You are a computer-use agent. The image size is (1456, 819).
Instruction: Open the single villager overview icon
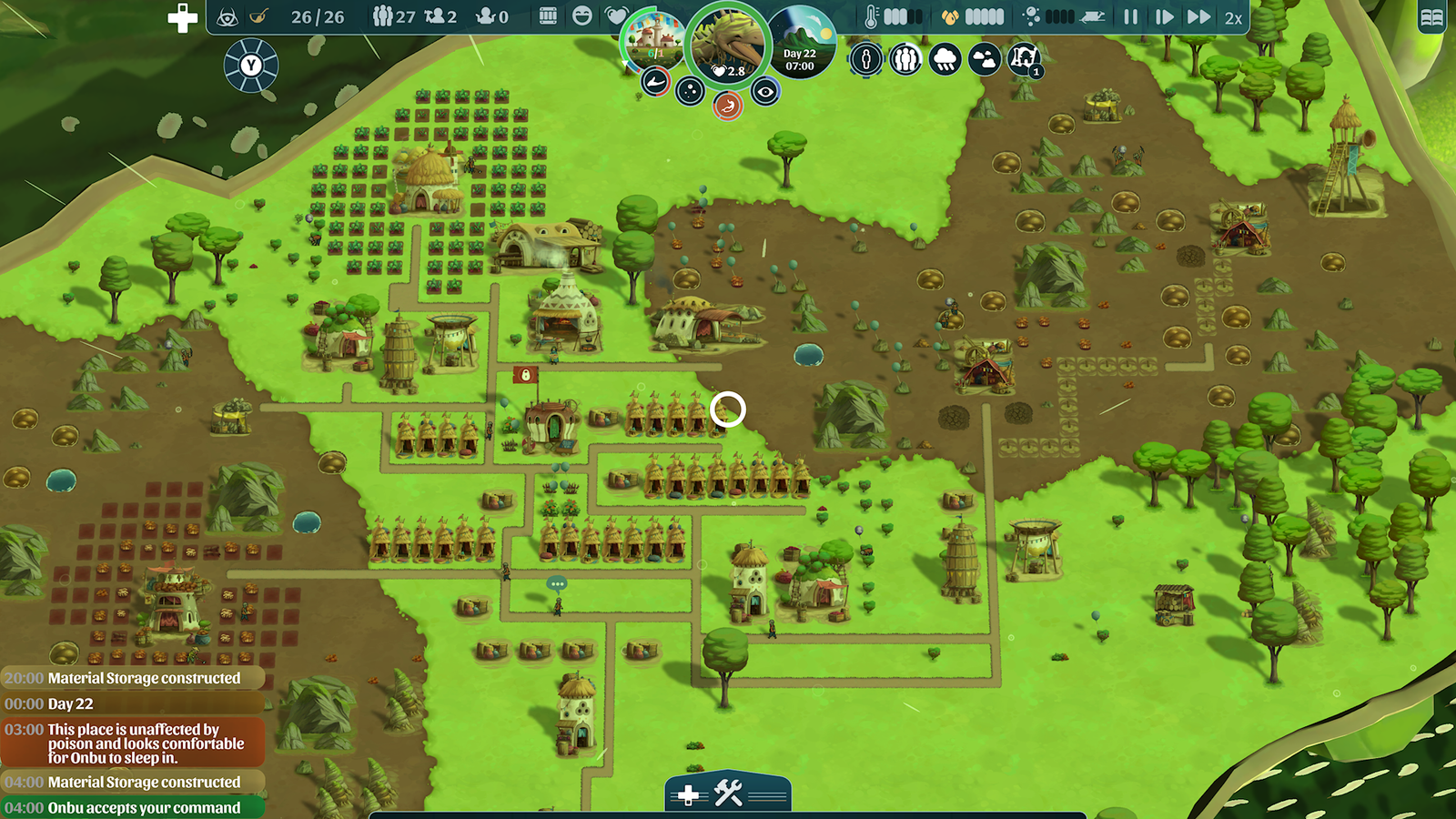(865, 60)
